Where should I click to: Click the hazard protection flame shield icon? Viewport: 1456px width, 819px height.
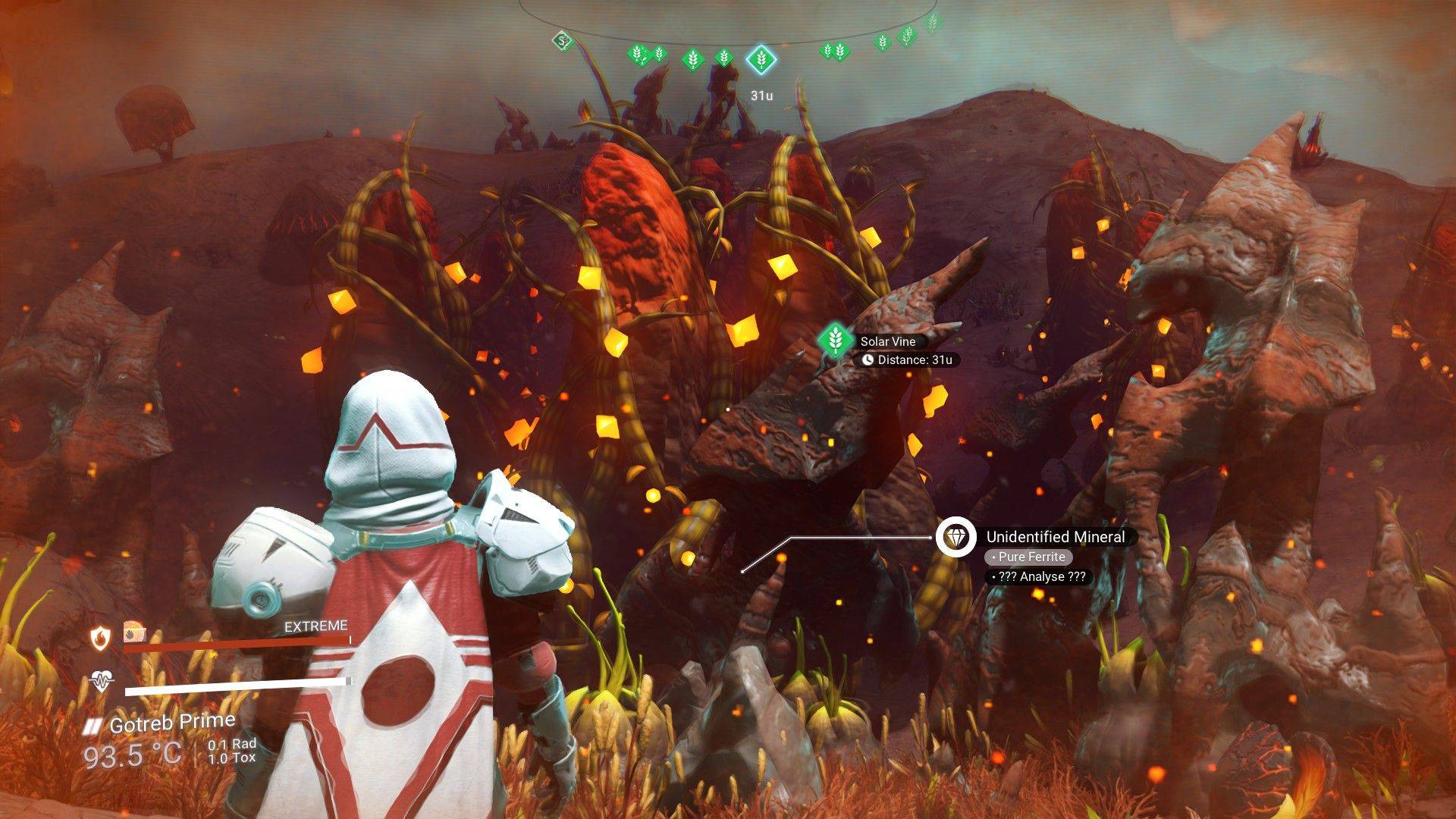click(101, 639)
